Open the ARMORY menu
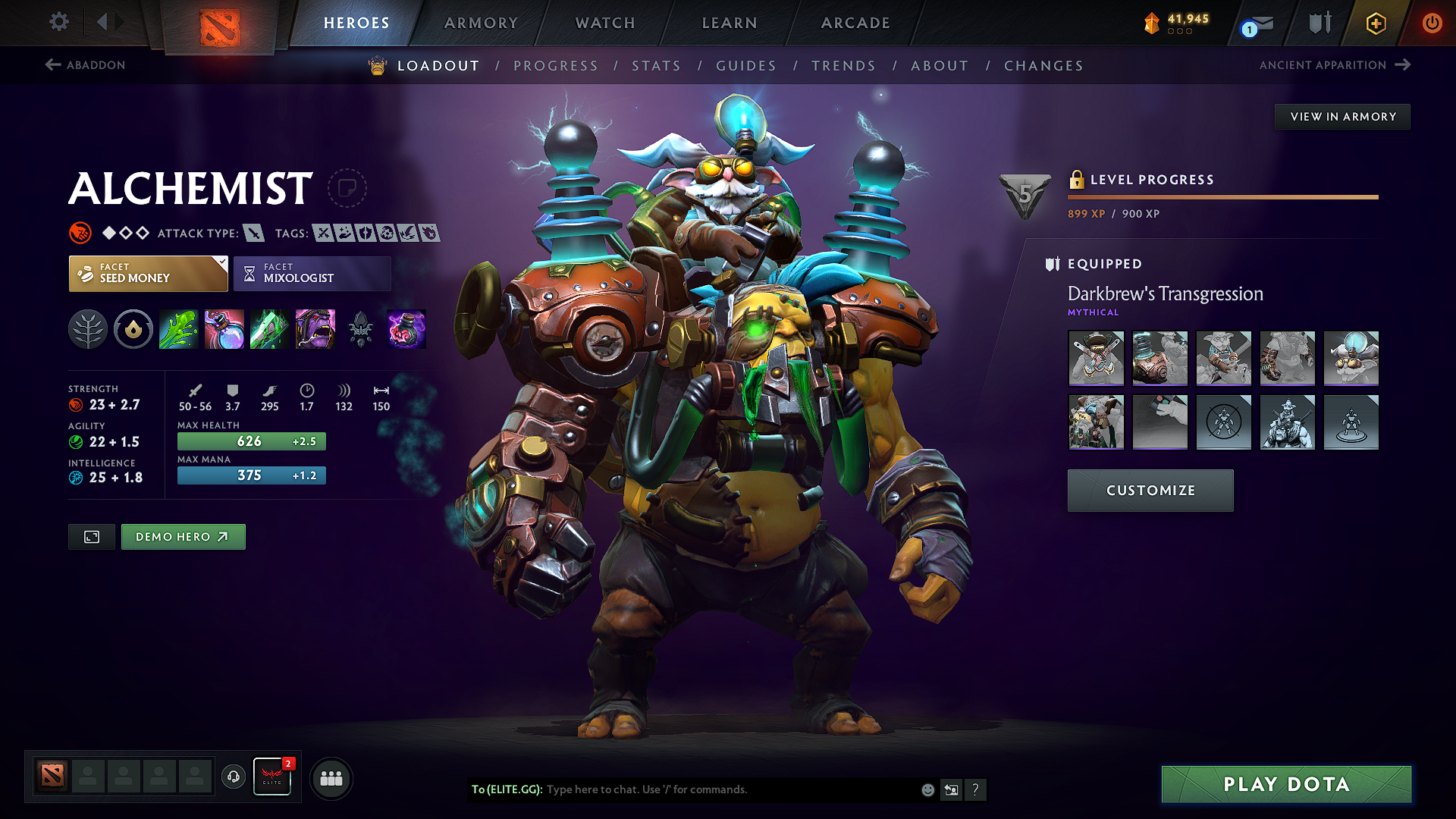1456x819 pixels. pos(481,23)
